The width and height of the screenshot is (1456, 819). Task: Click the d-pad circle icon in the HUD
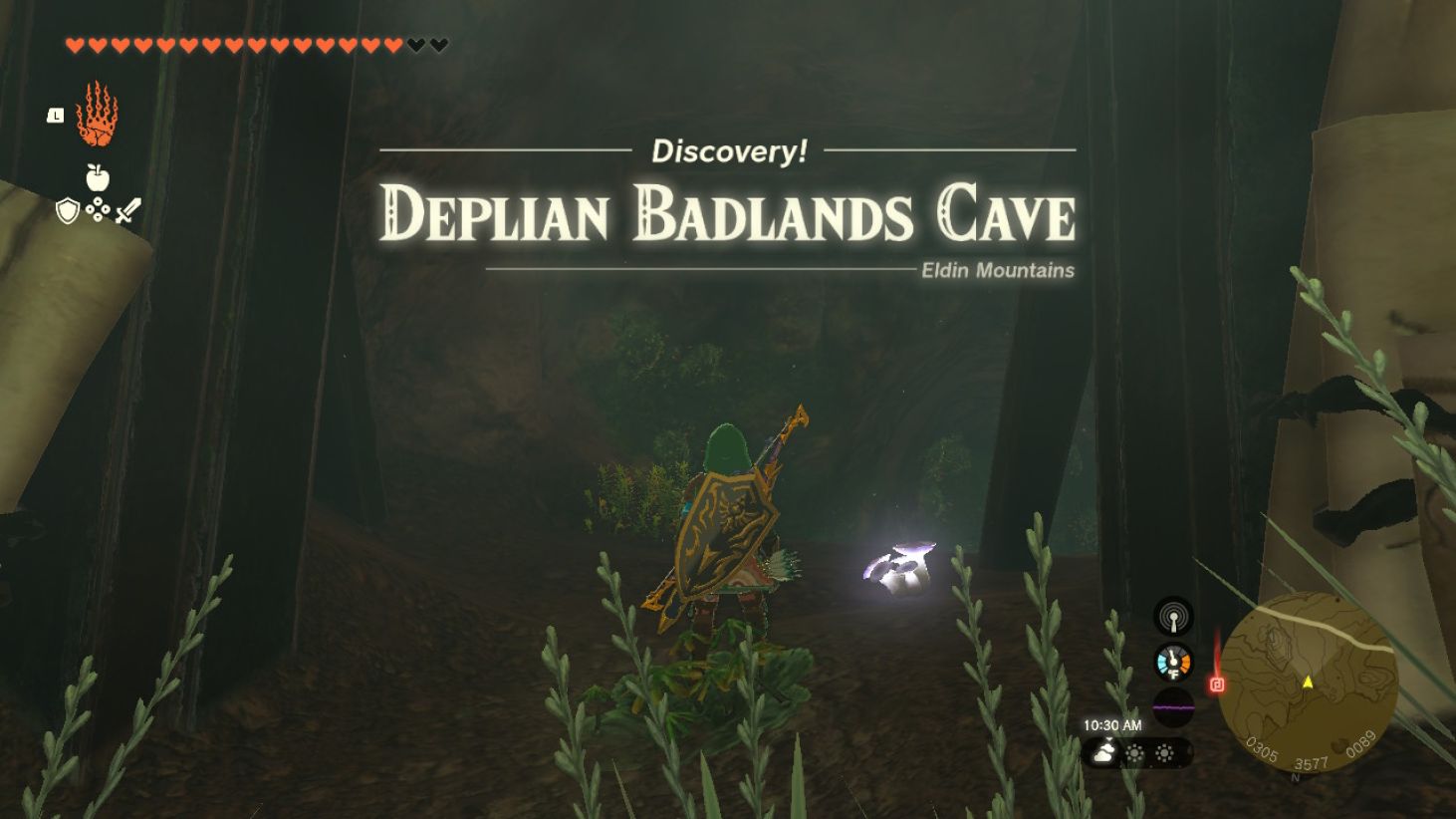(x=96, y=210)
